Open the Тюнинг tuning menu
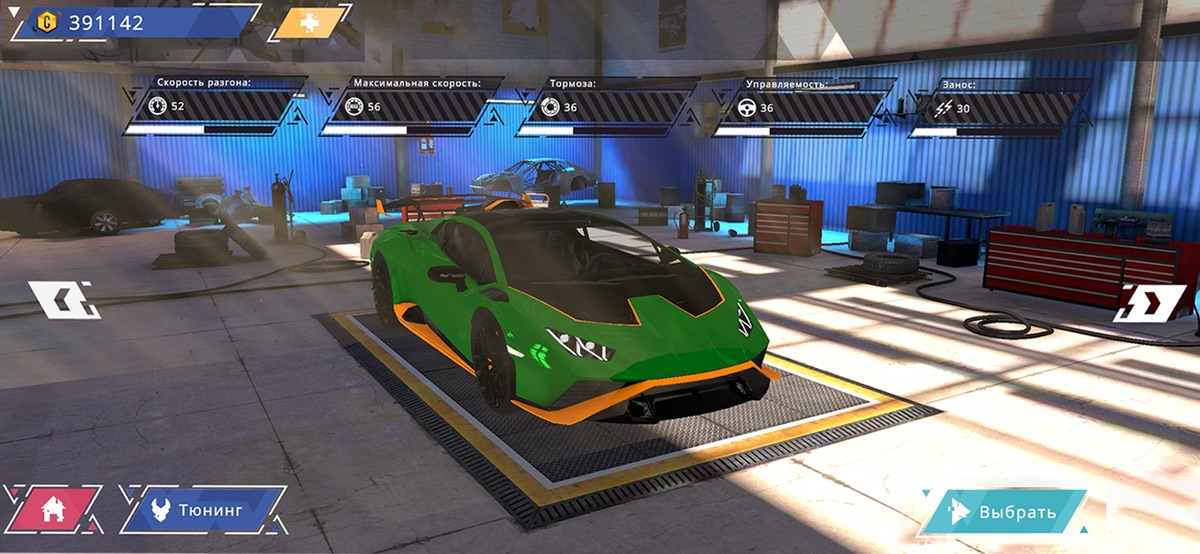The height and width of the screenshot is (554, 1200). point(204,509)
